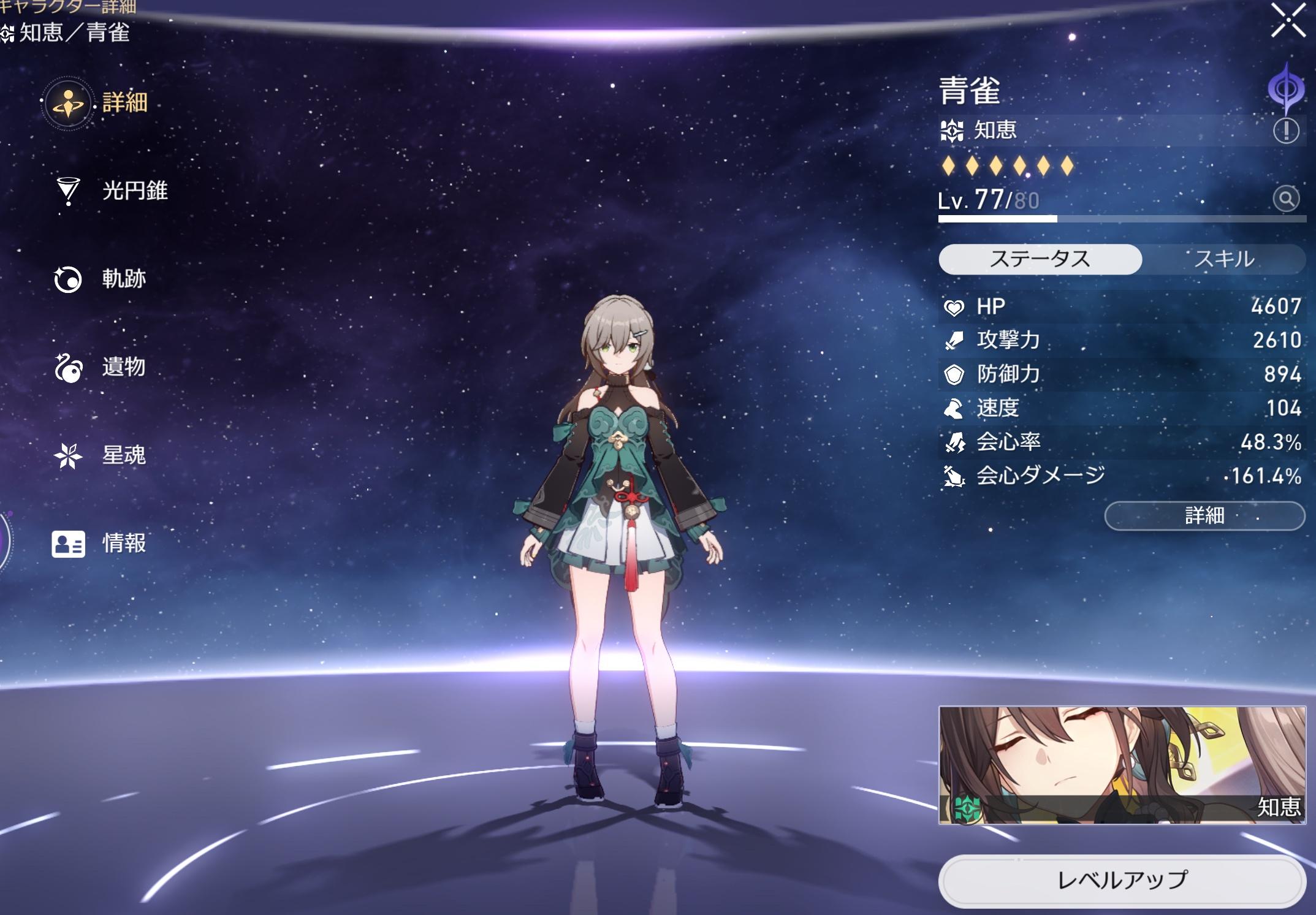Viewport: 1316px width, 915px height.
Task: Open the 軌跡 traces menu
Action: 101,279
